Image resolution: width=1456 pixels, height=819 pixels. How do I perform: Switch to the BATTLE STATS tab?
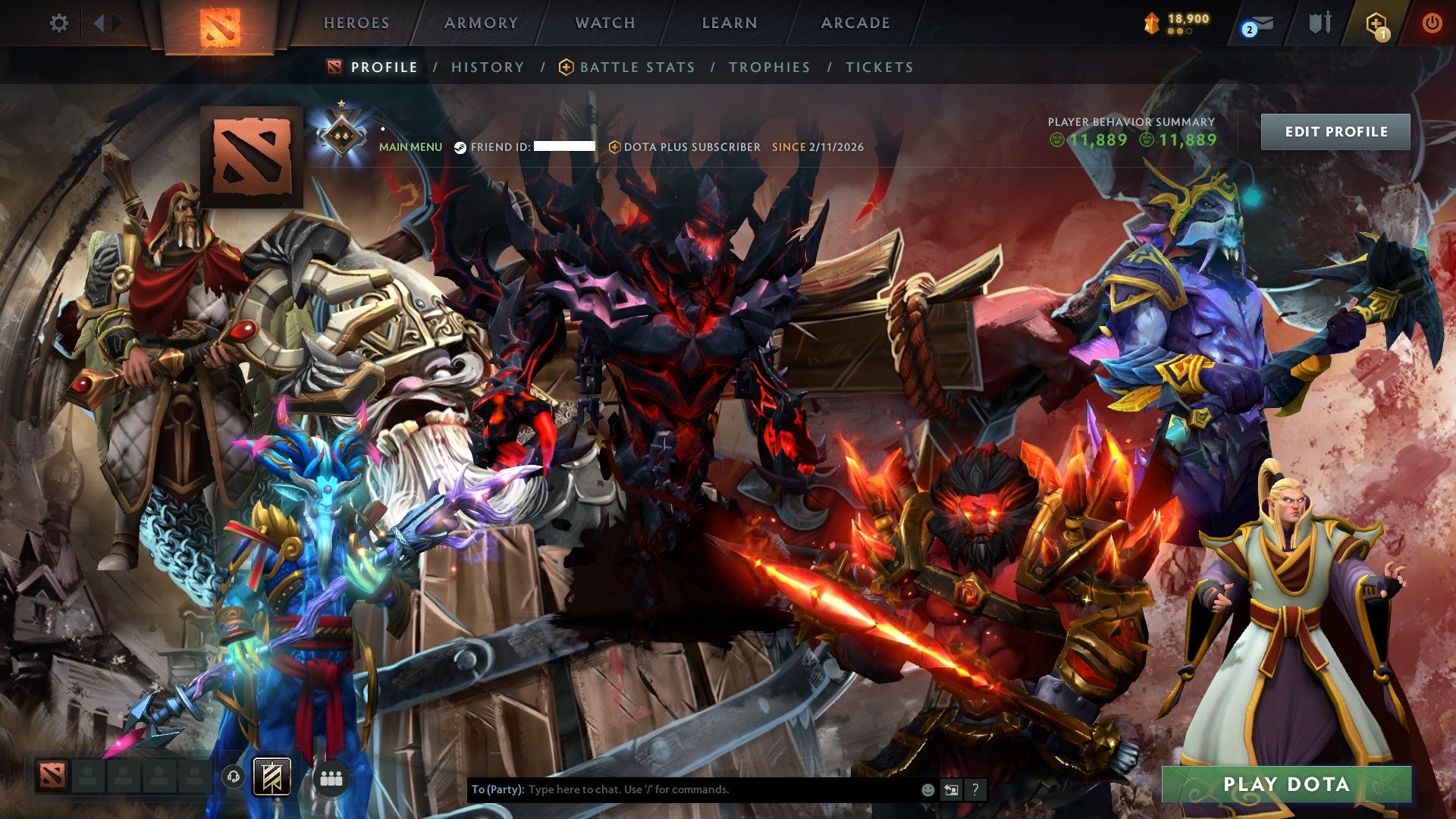[x=635, y=67]
